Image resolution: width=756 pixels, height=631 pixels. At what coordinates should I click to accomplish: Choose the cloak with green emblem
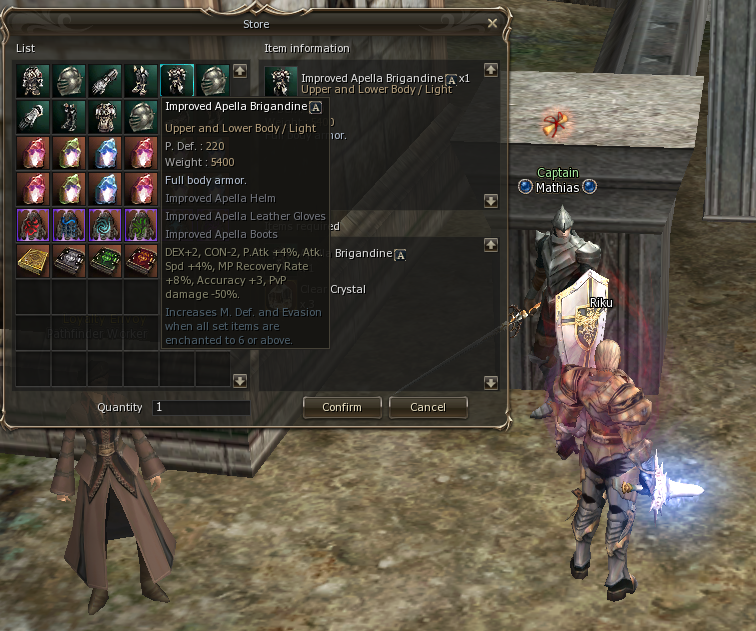(140, 224)
